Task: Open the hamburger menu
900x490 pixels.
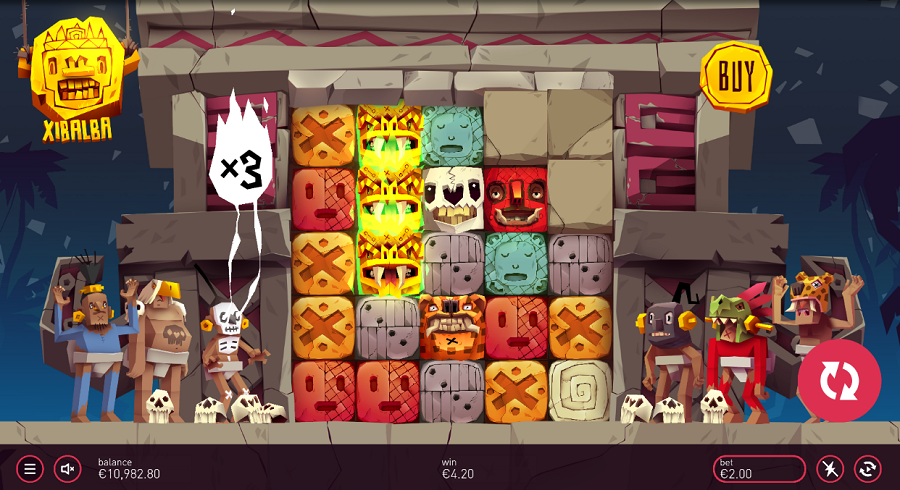Action: click(x=30, y=468)
